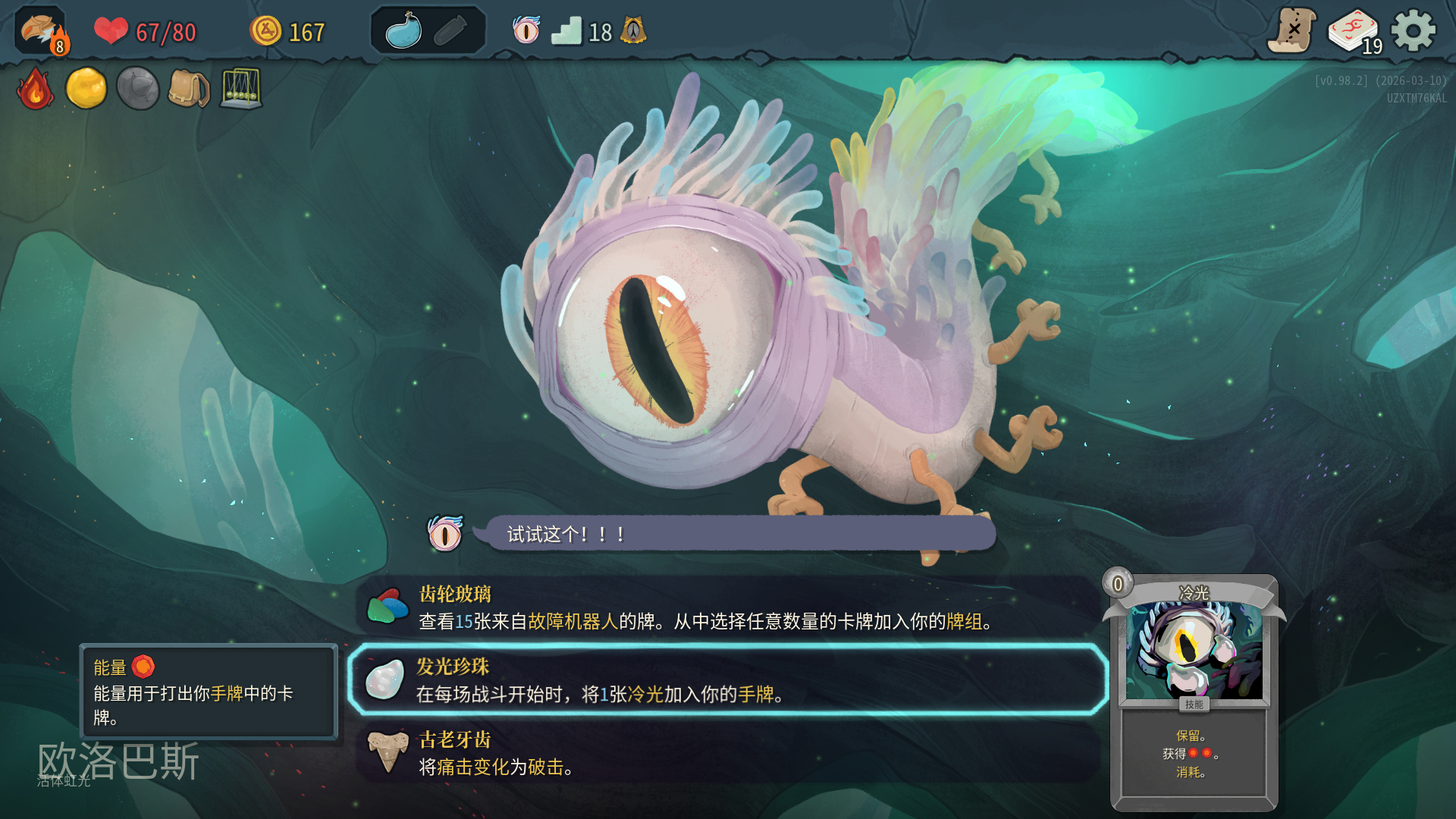Select the 发光珍珠 relic option
The height and width of the screenshot is (819, 1456).
pos(728,680)
